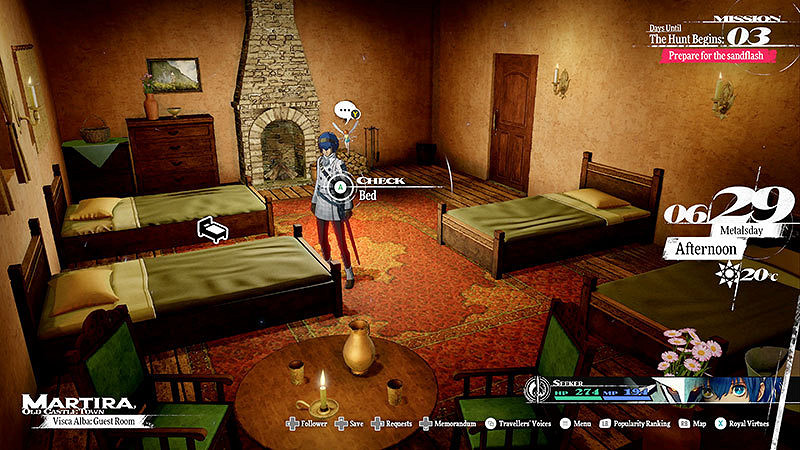This screenshot has height=450, width=800.
Task: Click the Martira Old Castle Town location label
Action: coord(78,404)
